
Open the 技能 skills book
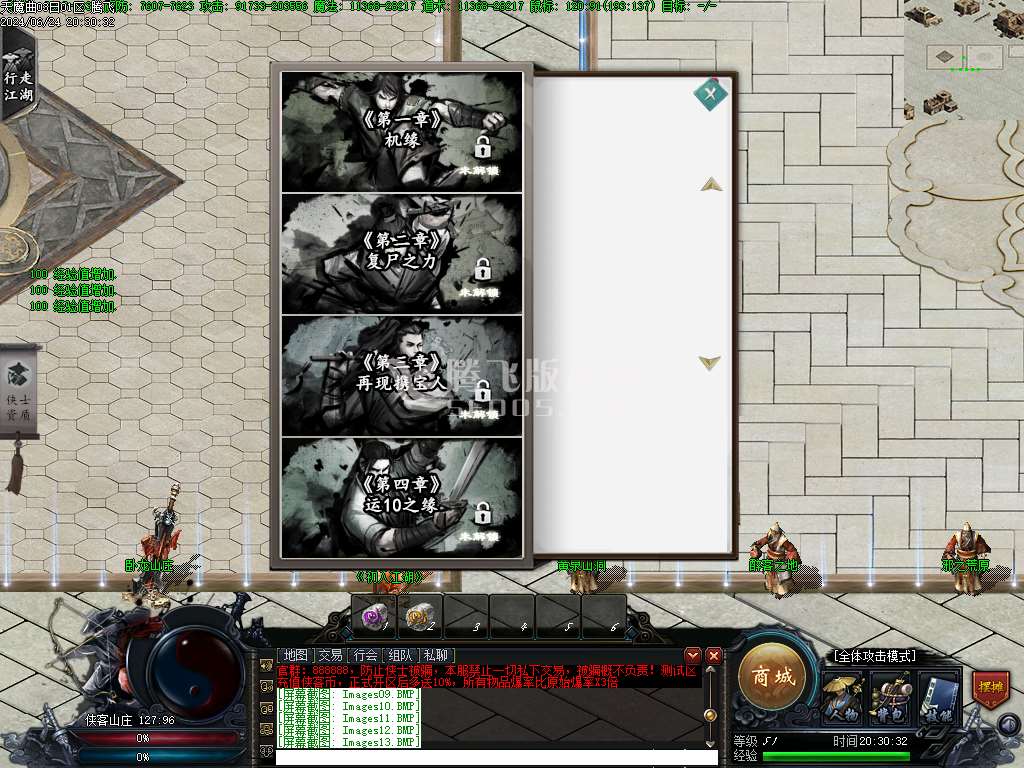[938, 697]
